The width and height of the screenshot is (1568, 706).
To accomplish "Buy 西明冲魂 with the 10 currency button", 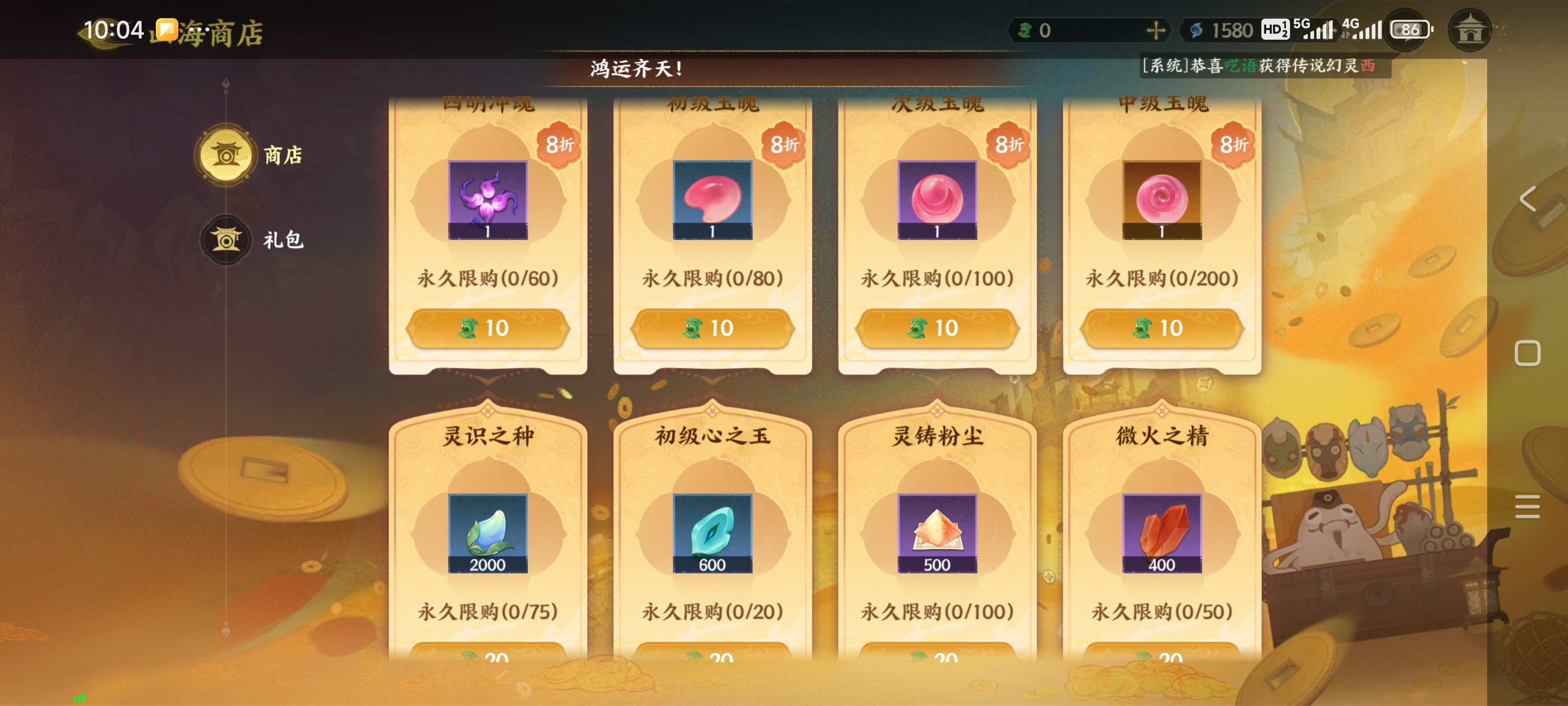I will (487, 328).
